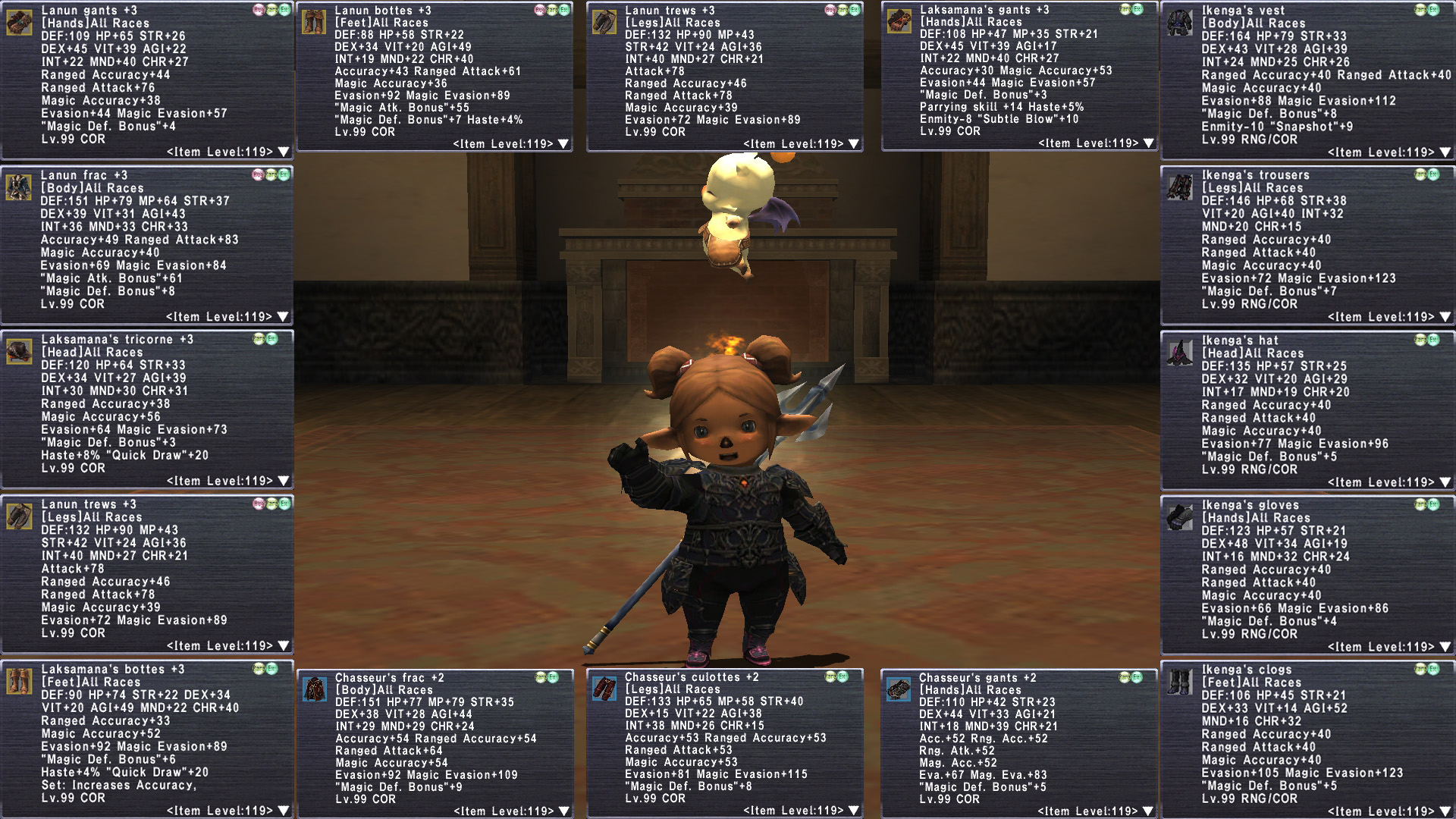Screen dimensions: 1456x819
Task: Click the Ikenga's clogs item icon
Action: click(1180, 681)
